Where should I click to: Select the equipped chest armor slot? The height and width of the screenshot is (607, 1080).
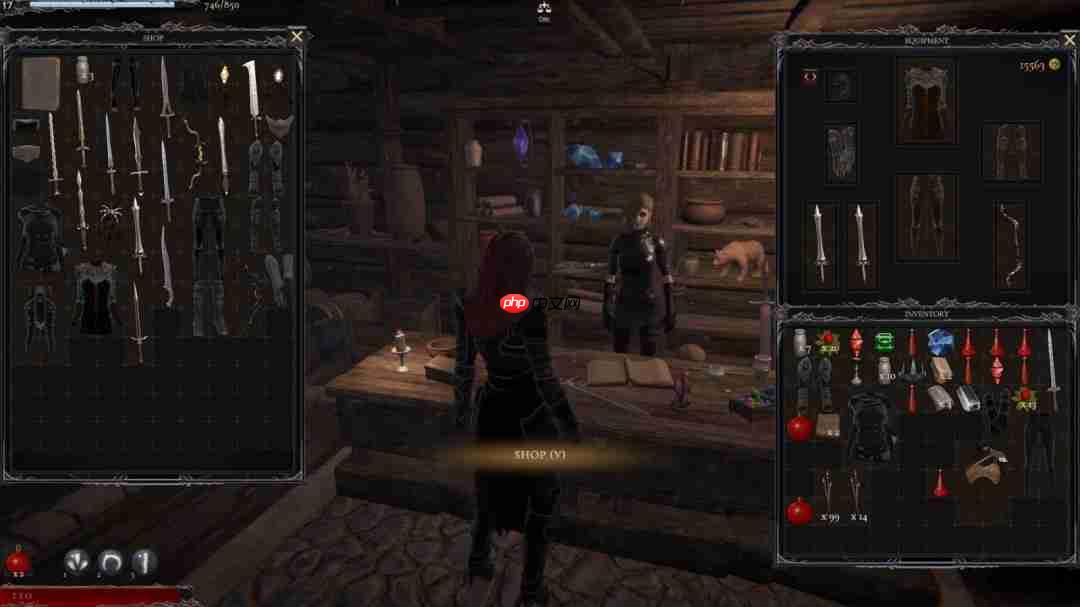point(925,100)
